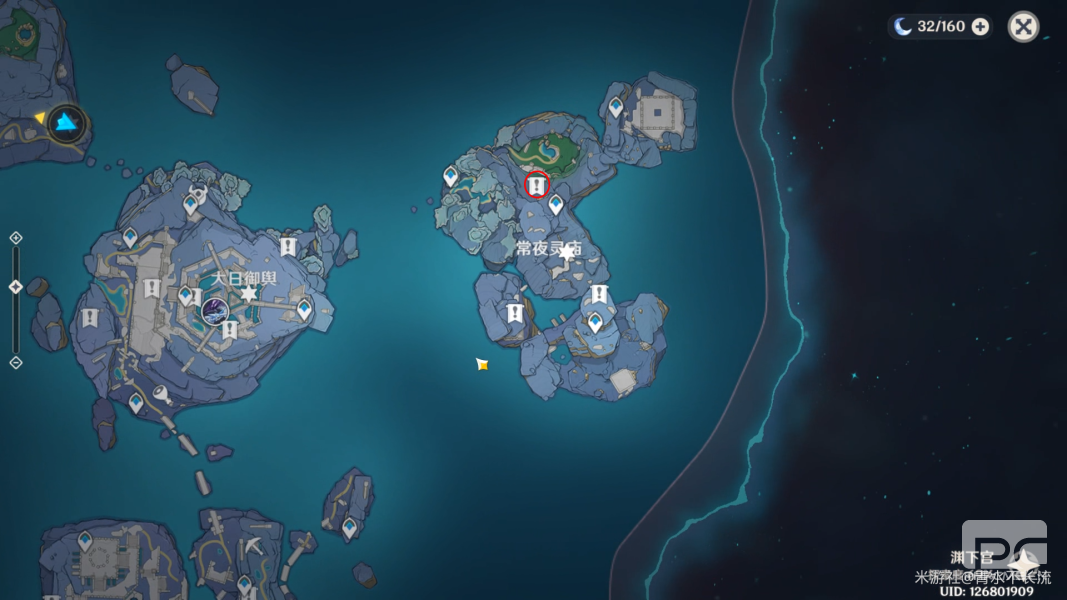The width and height of the screenshot is (1067, 600).
Task: Close the map screen
Action: pos(1023,27)
